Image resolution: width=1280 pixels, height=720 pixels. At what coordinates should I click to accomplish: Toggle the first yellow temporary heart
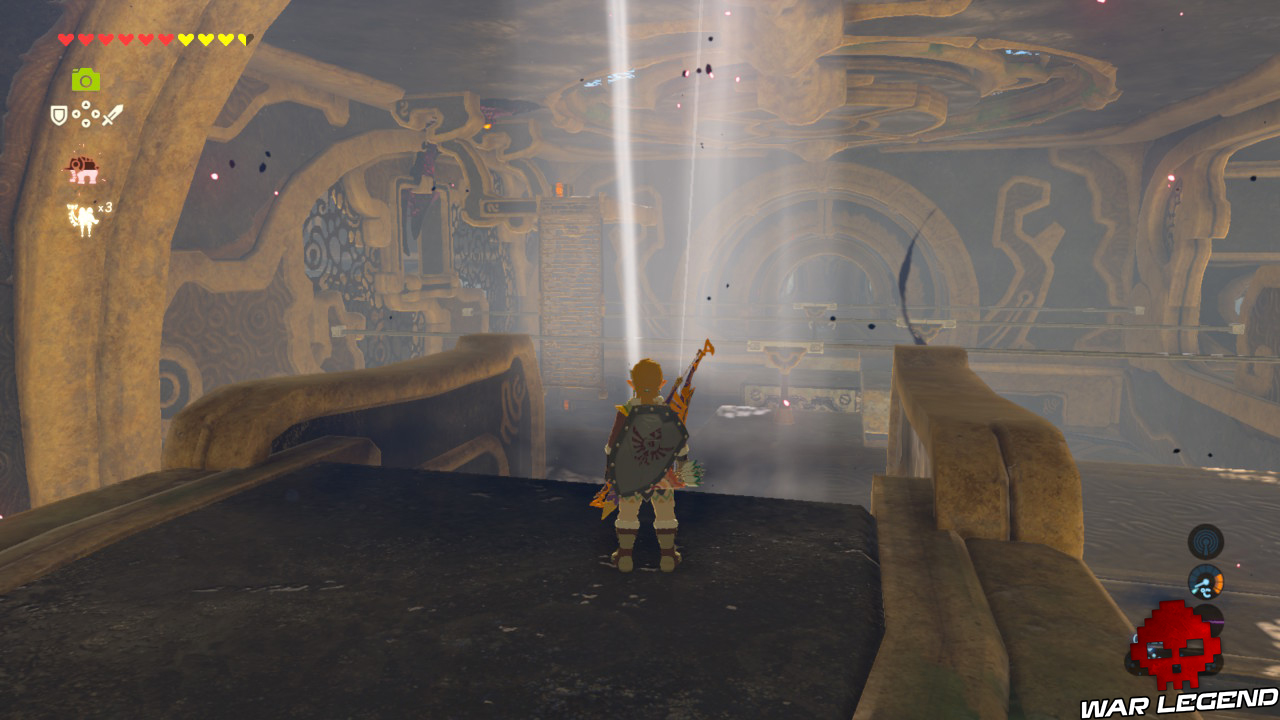(186, 38)
